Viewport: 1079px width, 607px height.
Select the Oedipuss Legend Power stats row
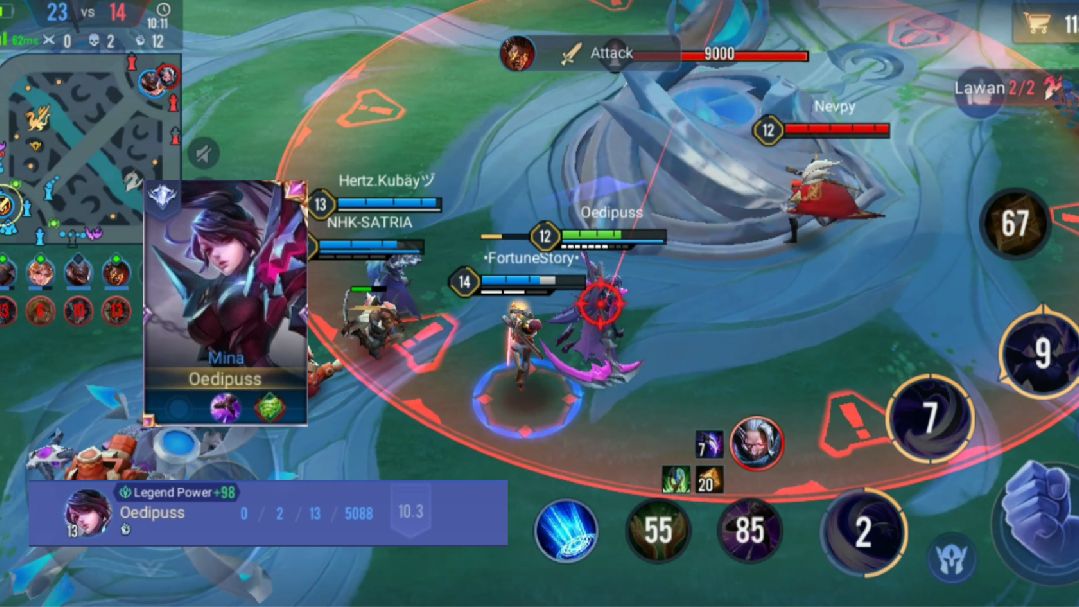tap(267, 512)
